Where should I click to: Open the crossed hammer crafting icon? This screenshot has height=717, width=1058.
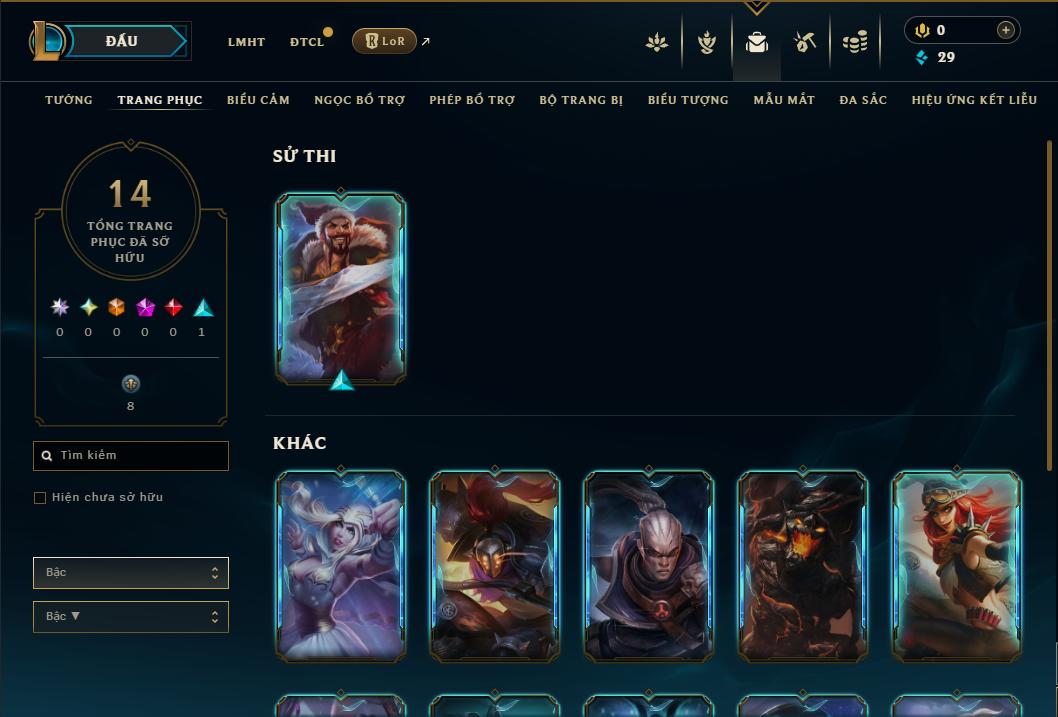click(805, 42)
